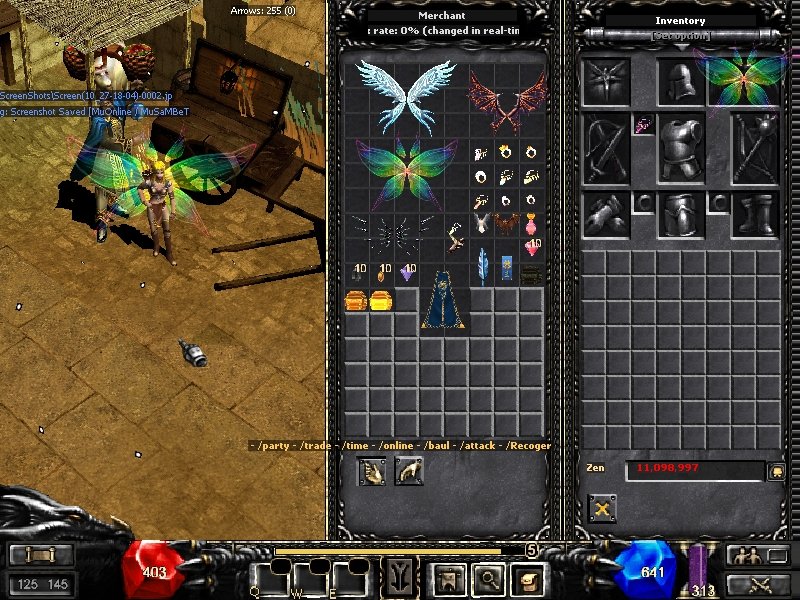The height and width of the screenshot is (600, 800).
Task: Open the magnifying glass menu button
Action: pos(490,577)
